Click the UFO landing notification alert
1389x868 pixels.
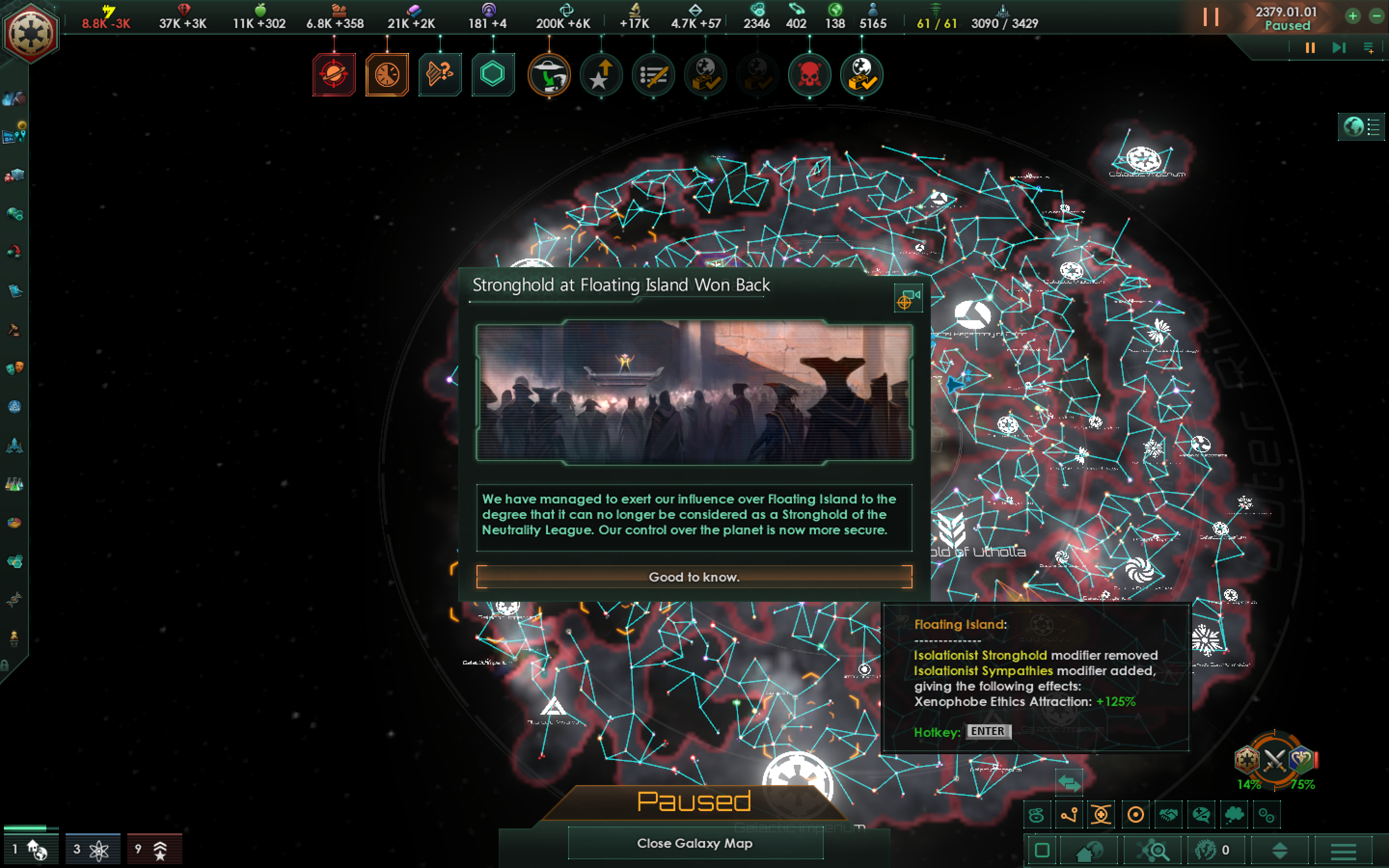tap(549, 75)
